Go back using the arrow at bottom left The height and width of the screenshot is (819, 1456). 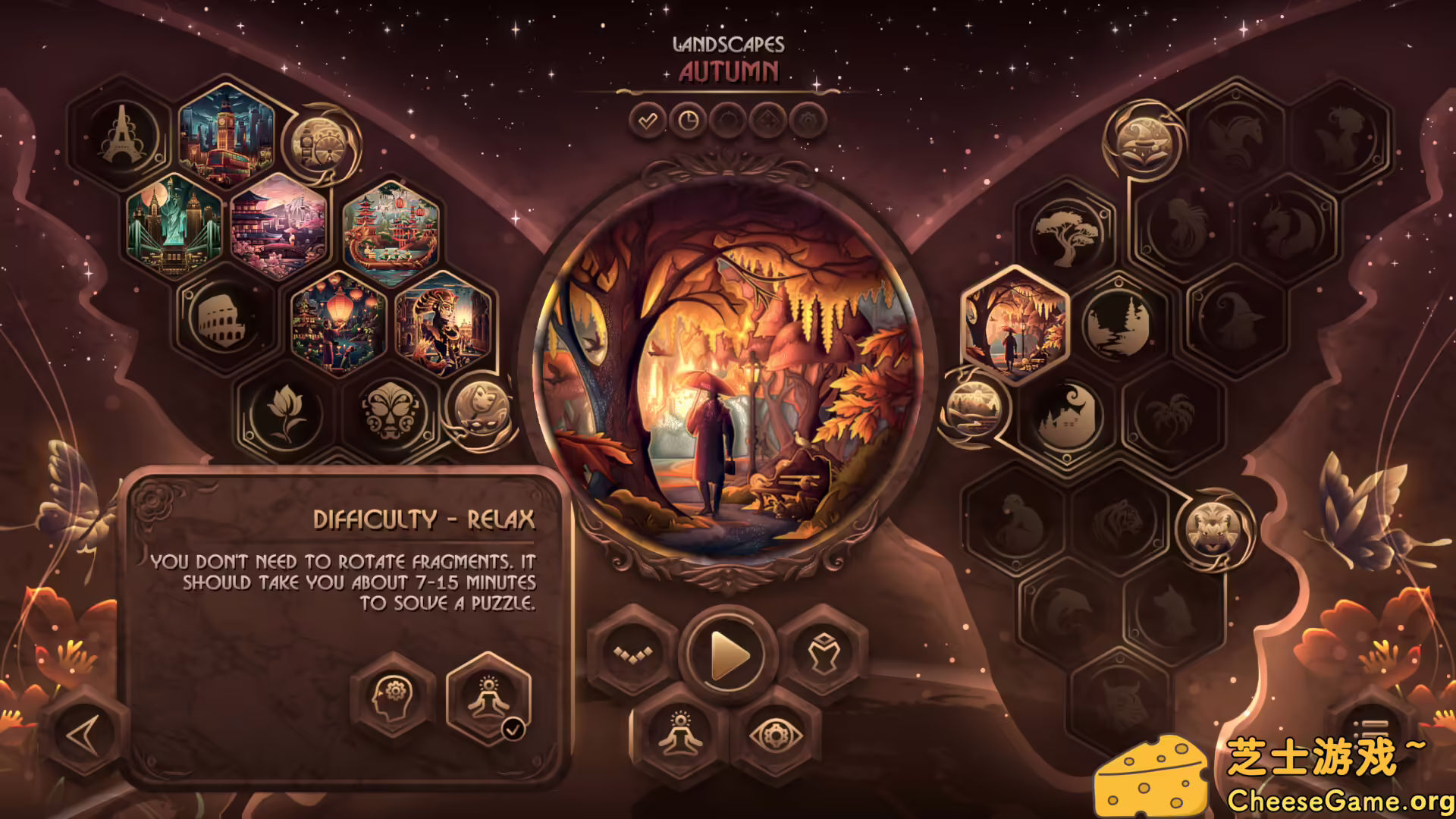tap(83, 734)
